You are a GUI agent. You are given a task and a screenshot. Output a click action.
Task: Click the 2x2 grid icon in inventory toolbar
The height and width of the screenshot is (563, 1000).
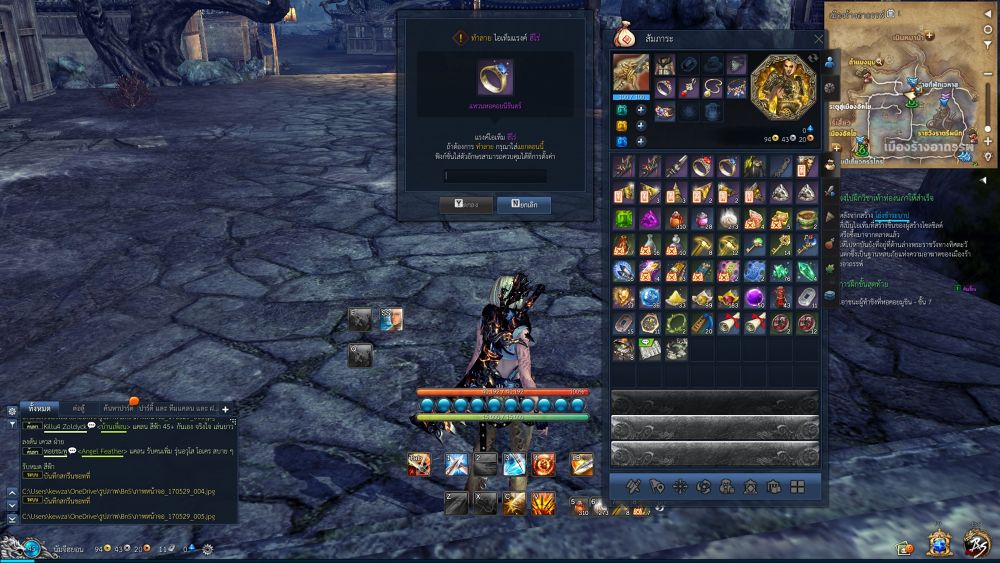[797, 487]
